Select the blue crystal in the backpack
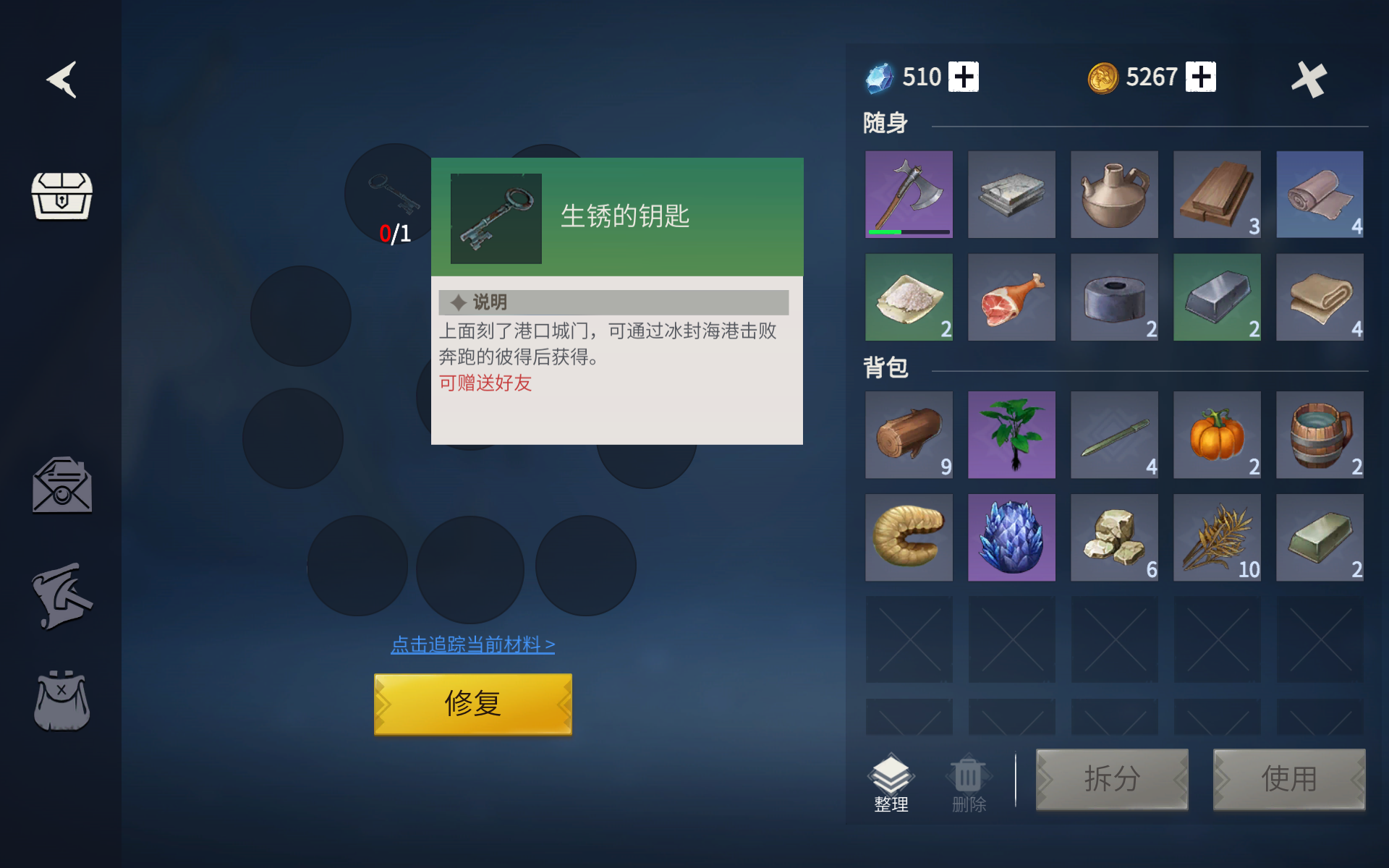 [1011, 537]
